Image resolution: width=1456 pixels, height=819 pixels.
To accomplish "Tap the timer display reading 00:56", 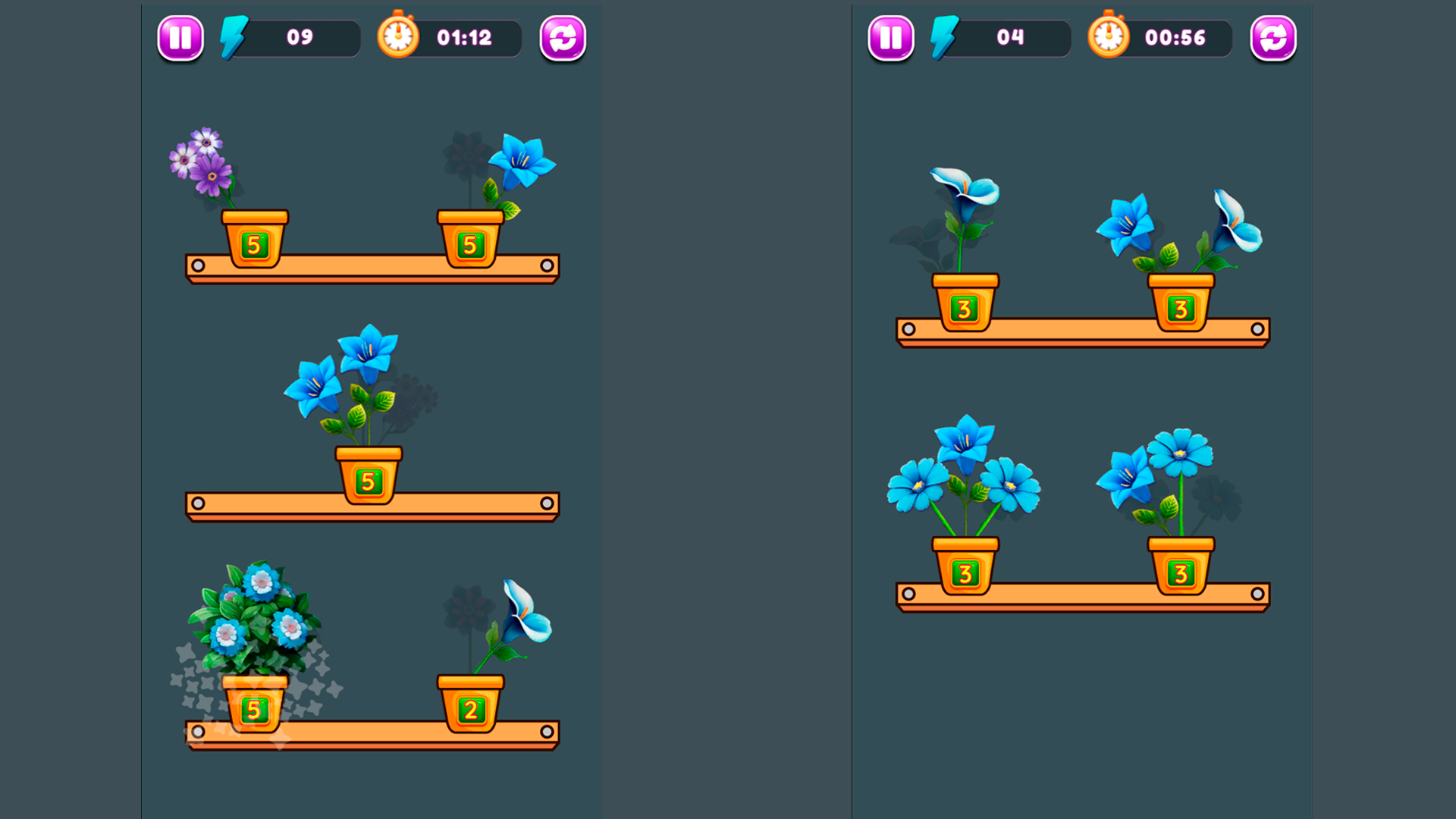I will click(x=1175, y=36).
